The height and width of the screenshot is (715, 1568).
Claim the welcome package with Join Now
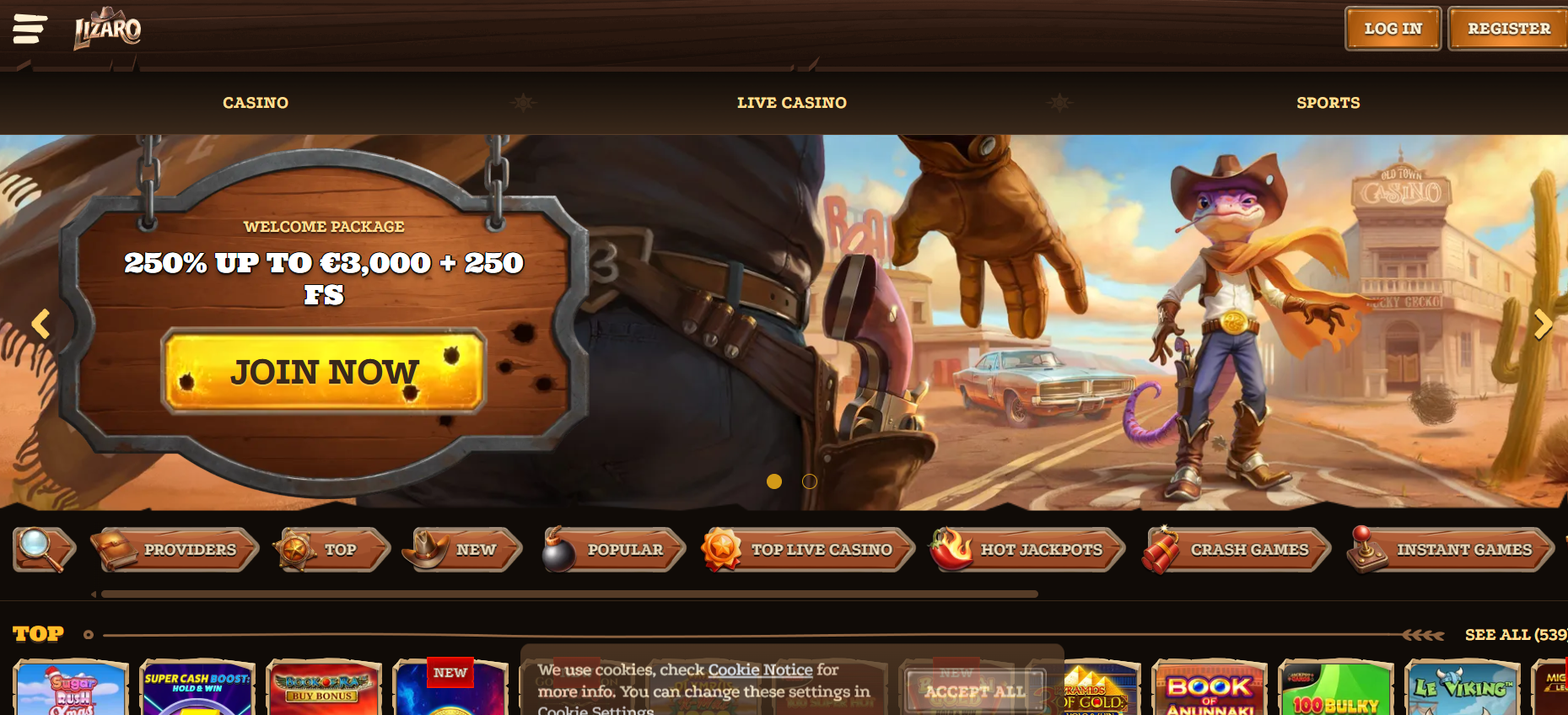click(325, 371)
